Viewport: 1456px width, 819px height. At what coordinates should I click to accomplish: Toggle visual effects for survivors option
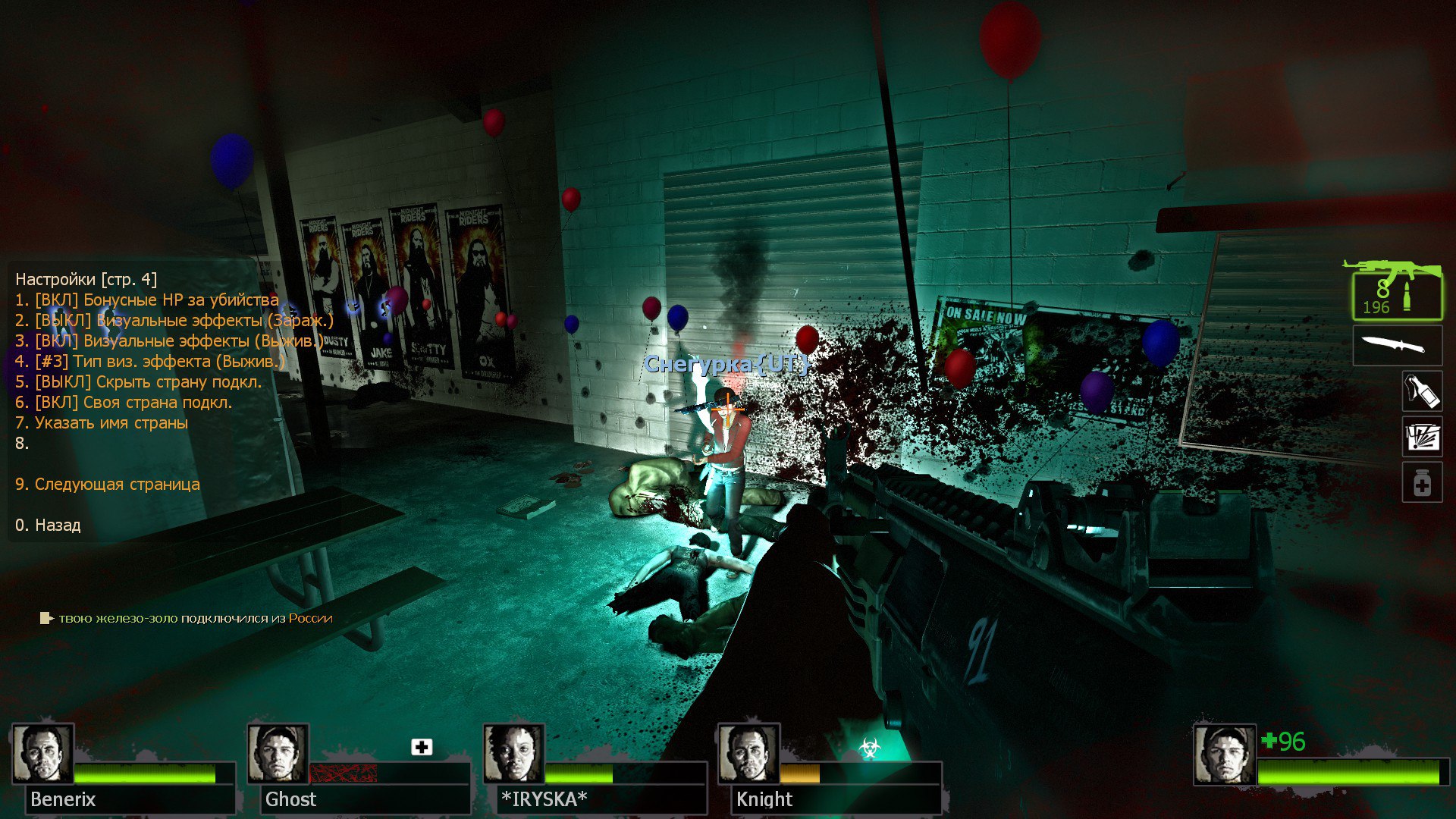point(169,341)
